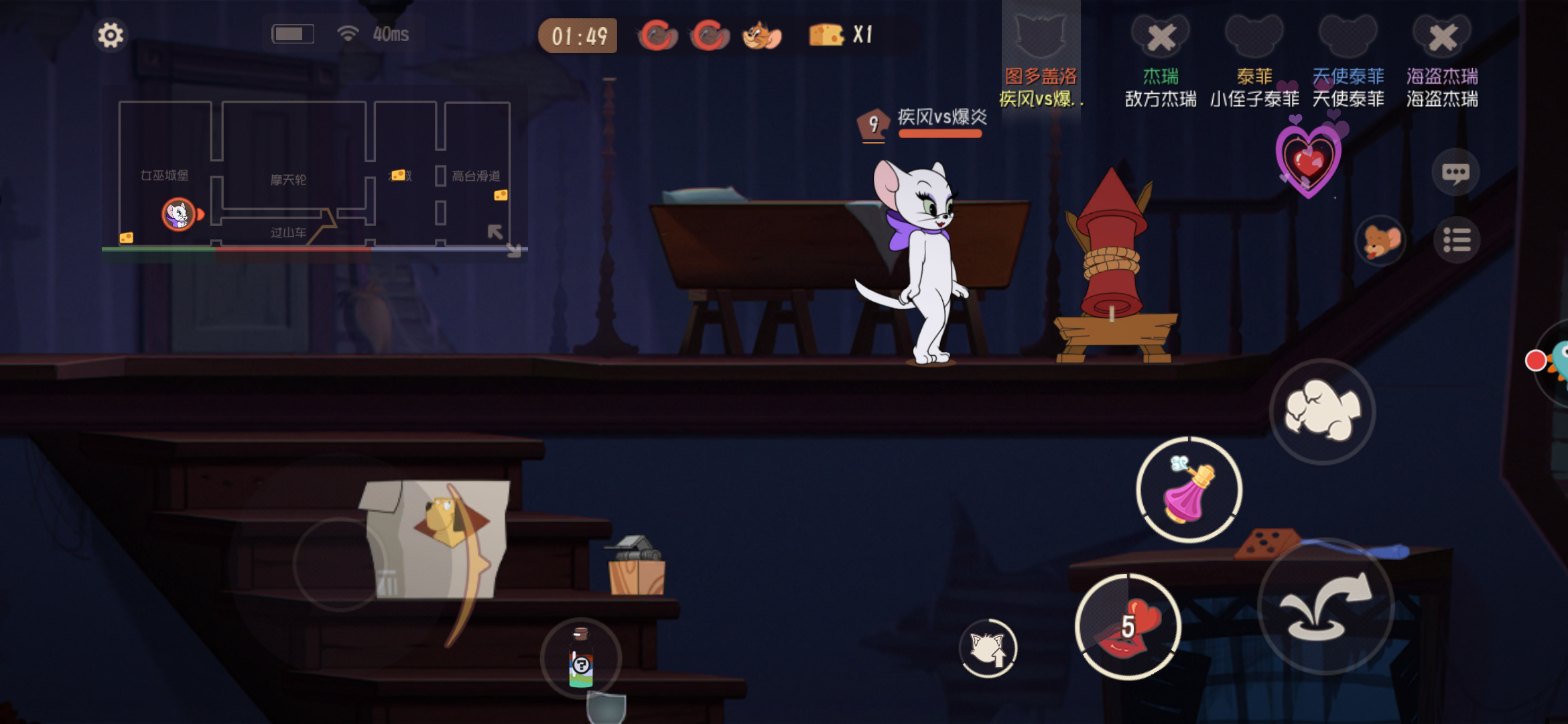Select the 小侄子泰菲 player portrait
The image size is (1568, 724).
[1254, 37]
